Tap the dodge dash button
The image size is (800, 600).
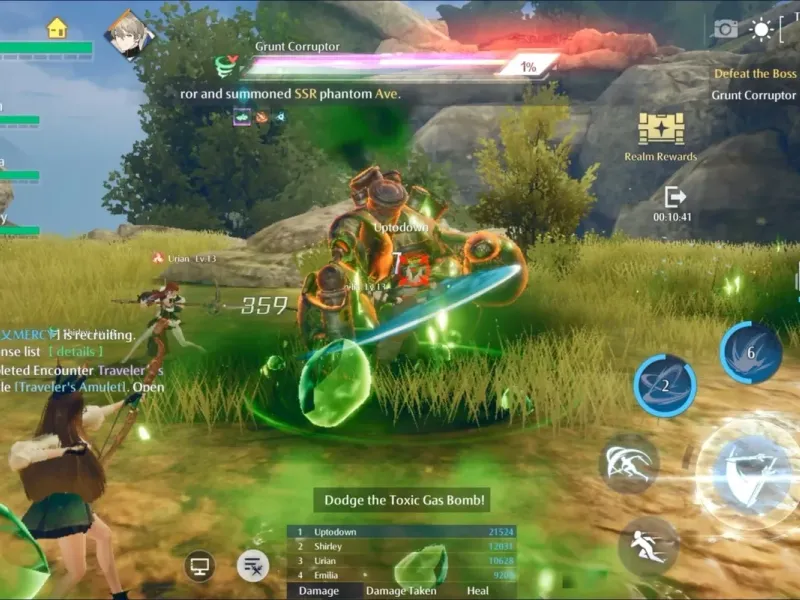648,545
